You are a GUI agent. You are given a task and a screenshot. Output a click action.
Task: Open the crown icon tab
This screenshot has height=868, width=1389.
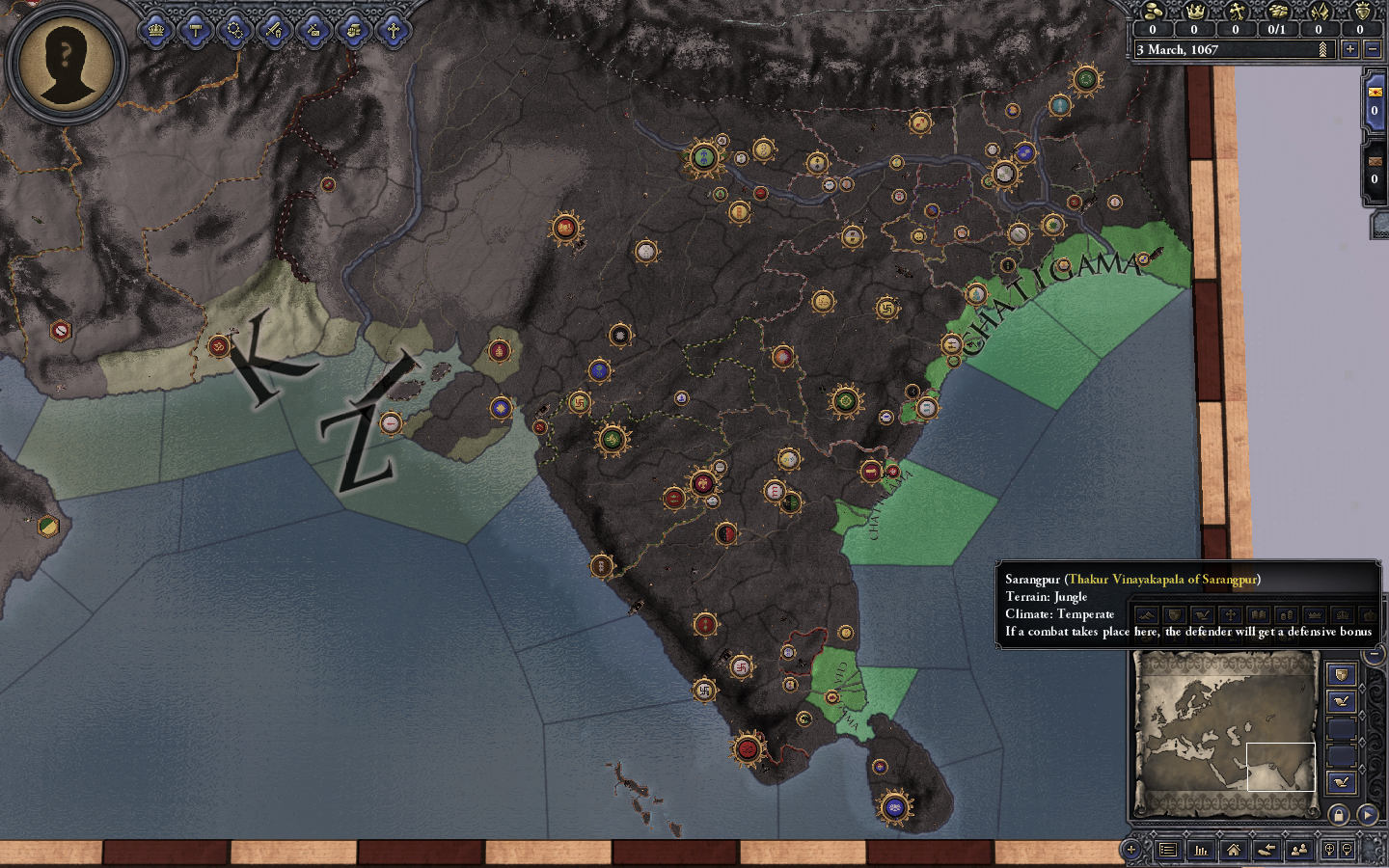pyautogui.click(x=156, y=31)
